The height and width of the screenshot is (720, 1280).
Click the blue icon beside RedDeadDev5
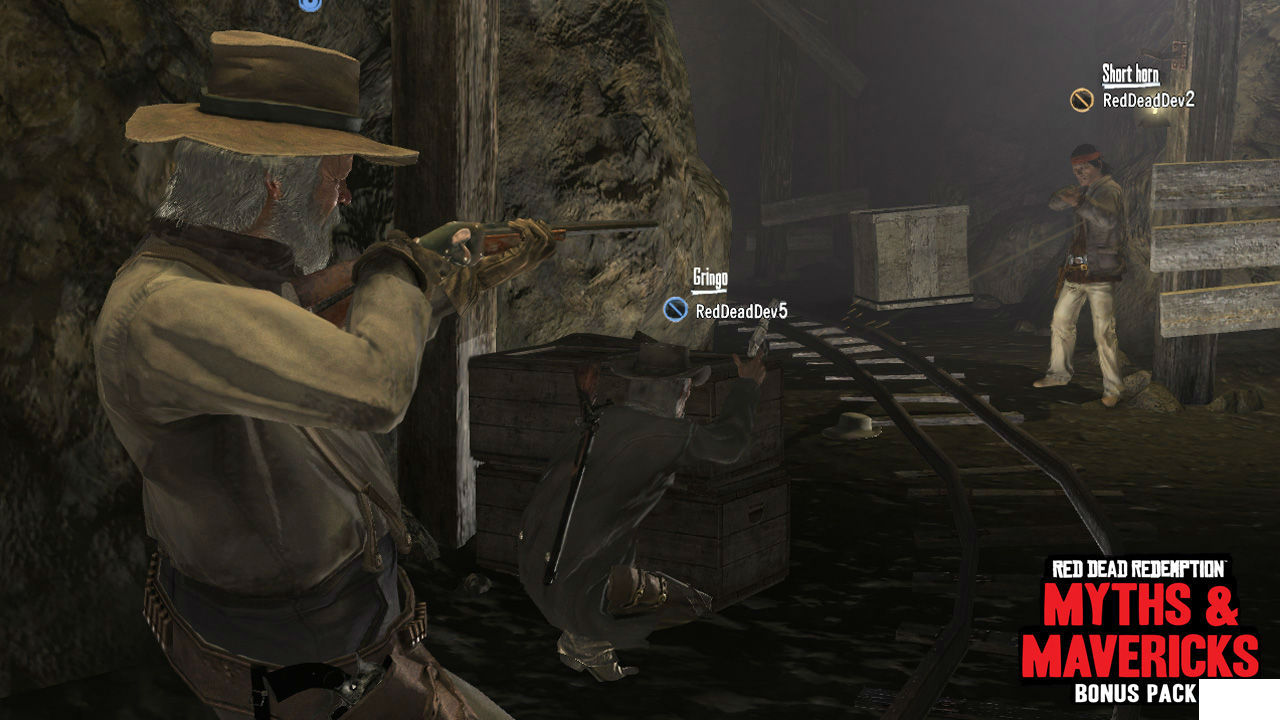coord(675,310)
